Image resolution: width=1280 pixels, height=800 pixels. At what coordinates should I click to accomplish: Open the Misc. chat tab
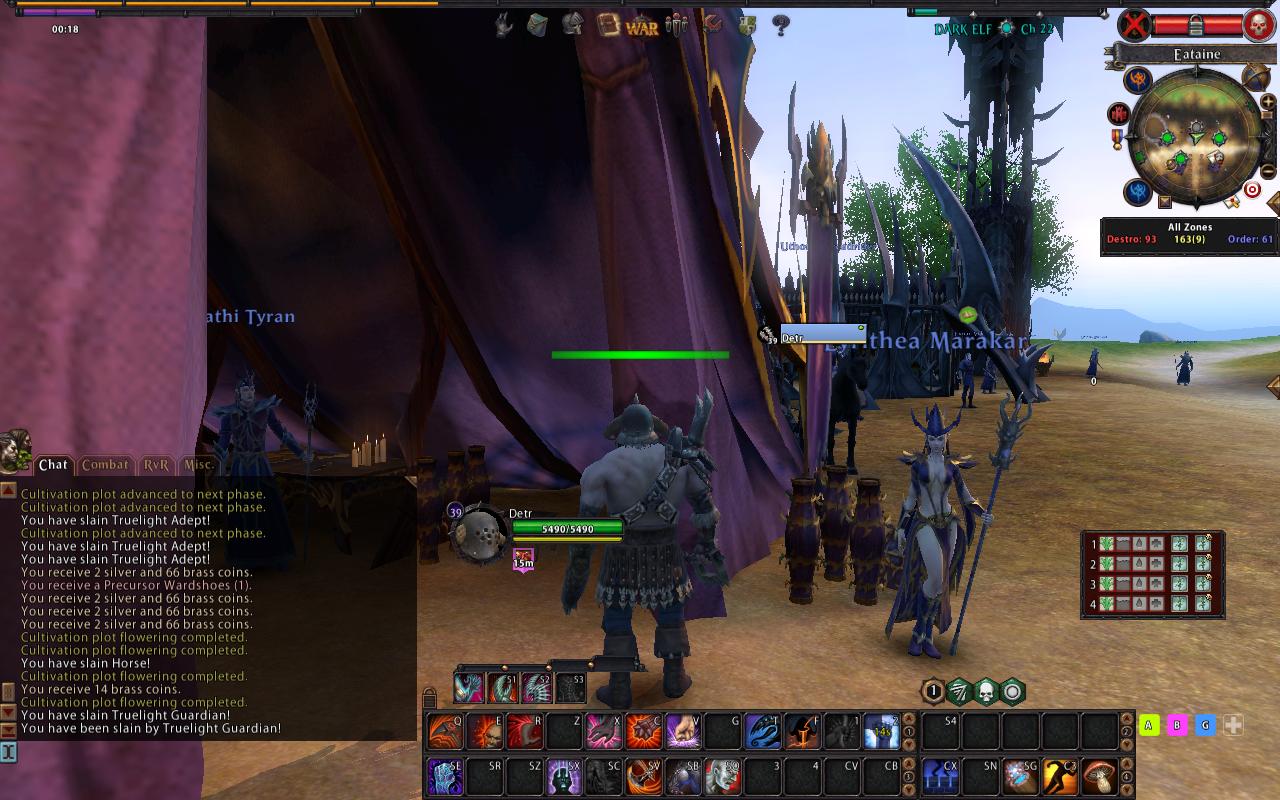click(198, 465)
